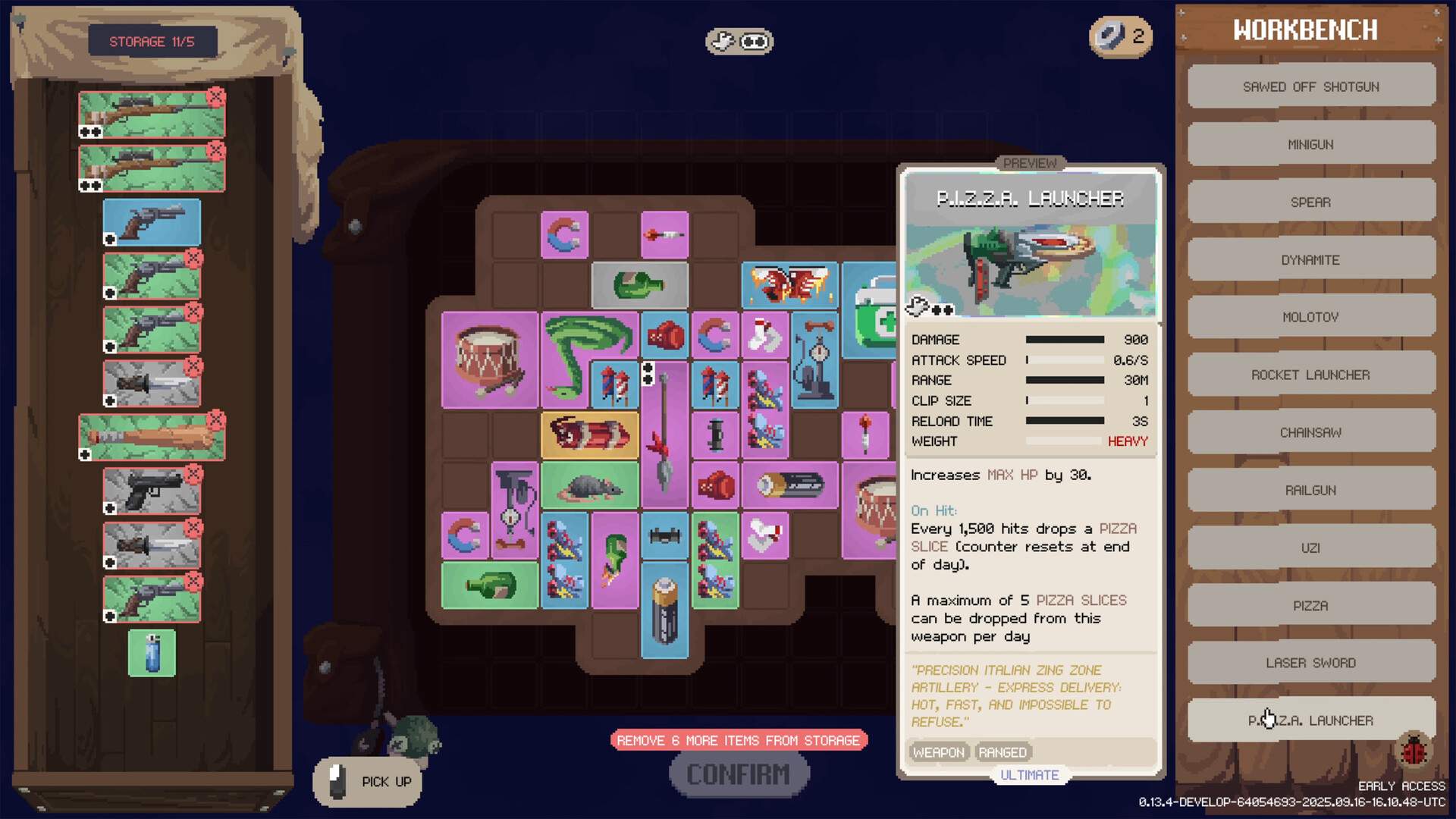Choose the Minigun workbench entry

[1310, 144]
